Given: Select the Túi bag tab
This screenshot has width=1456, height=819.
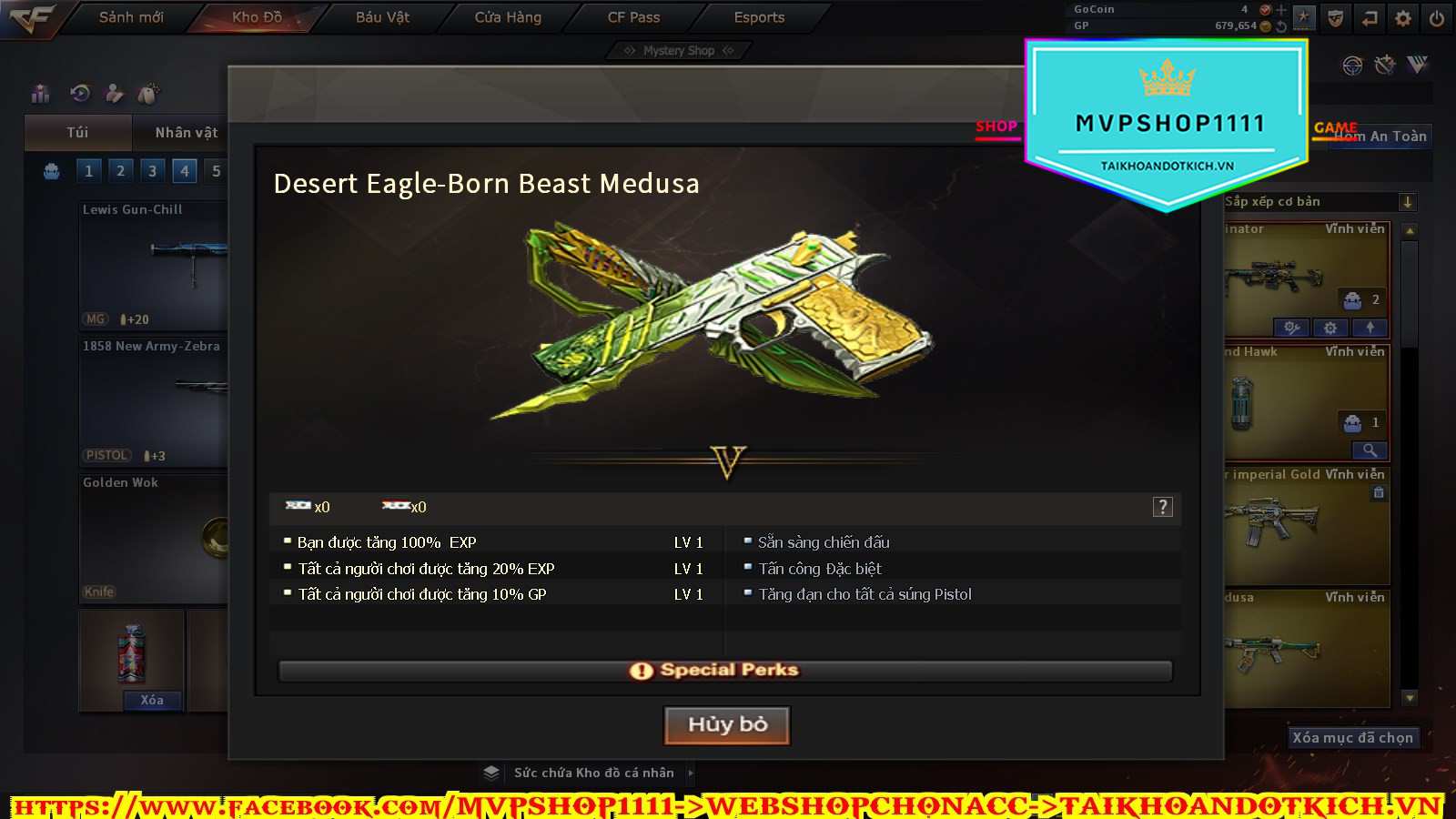Looking at the screenshot, I should (77, 133).
